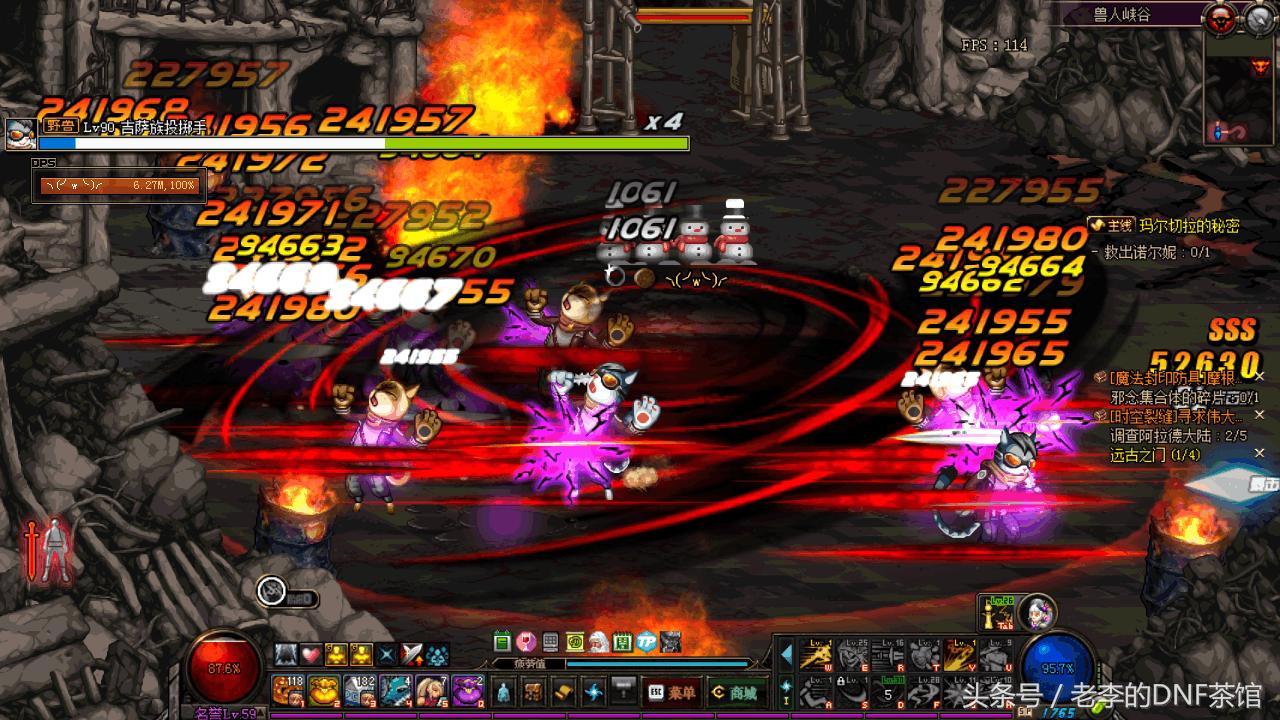Use the item with count 182
1280x720 pixels.
(360, 690)
